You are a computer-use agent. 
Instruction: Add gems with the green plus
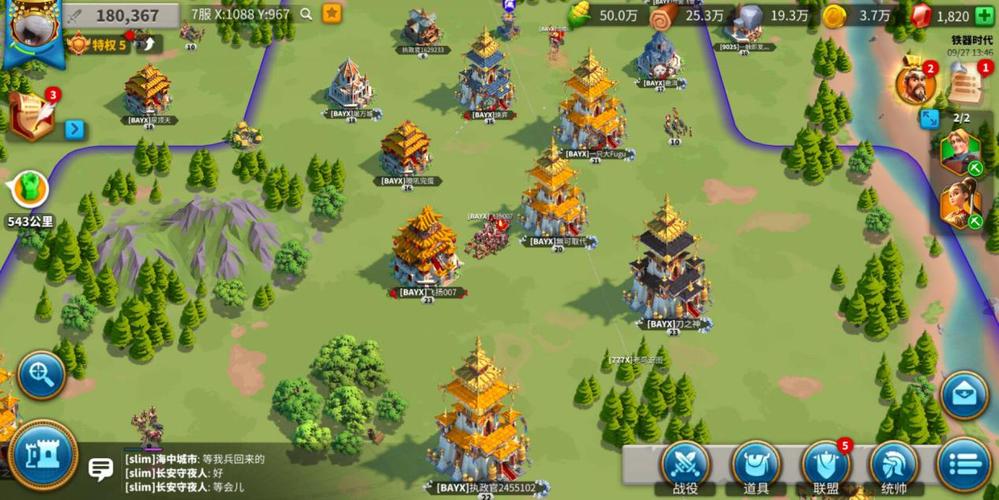point(984,16)
